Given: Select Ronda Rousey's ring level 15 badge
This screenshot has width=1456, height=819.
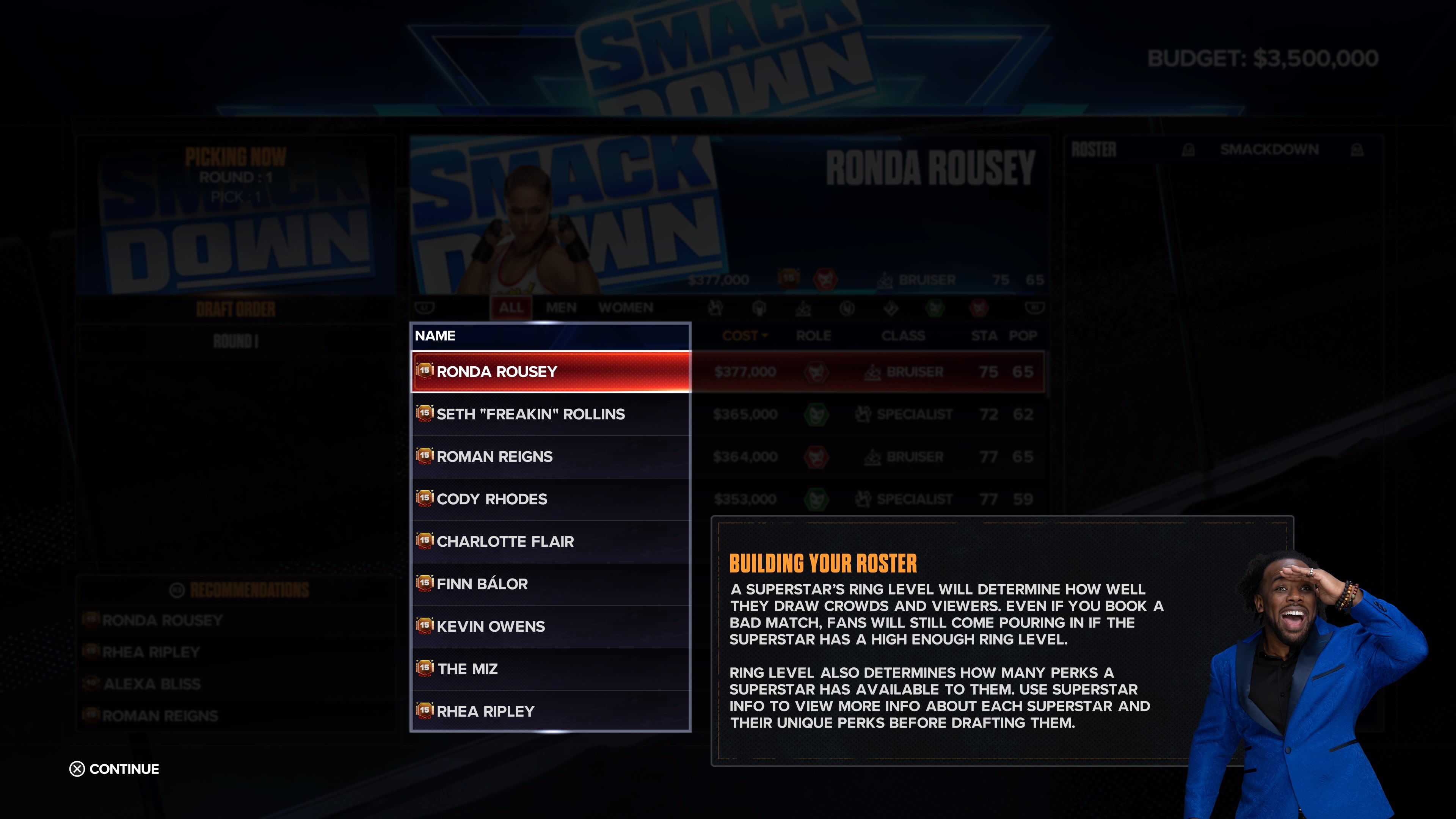Looking at the screenshot, I should (425, 371).
